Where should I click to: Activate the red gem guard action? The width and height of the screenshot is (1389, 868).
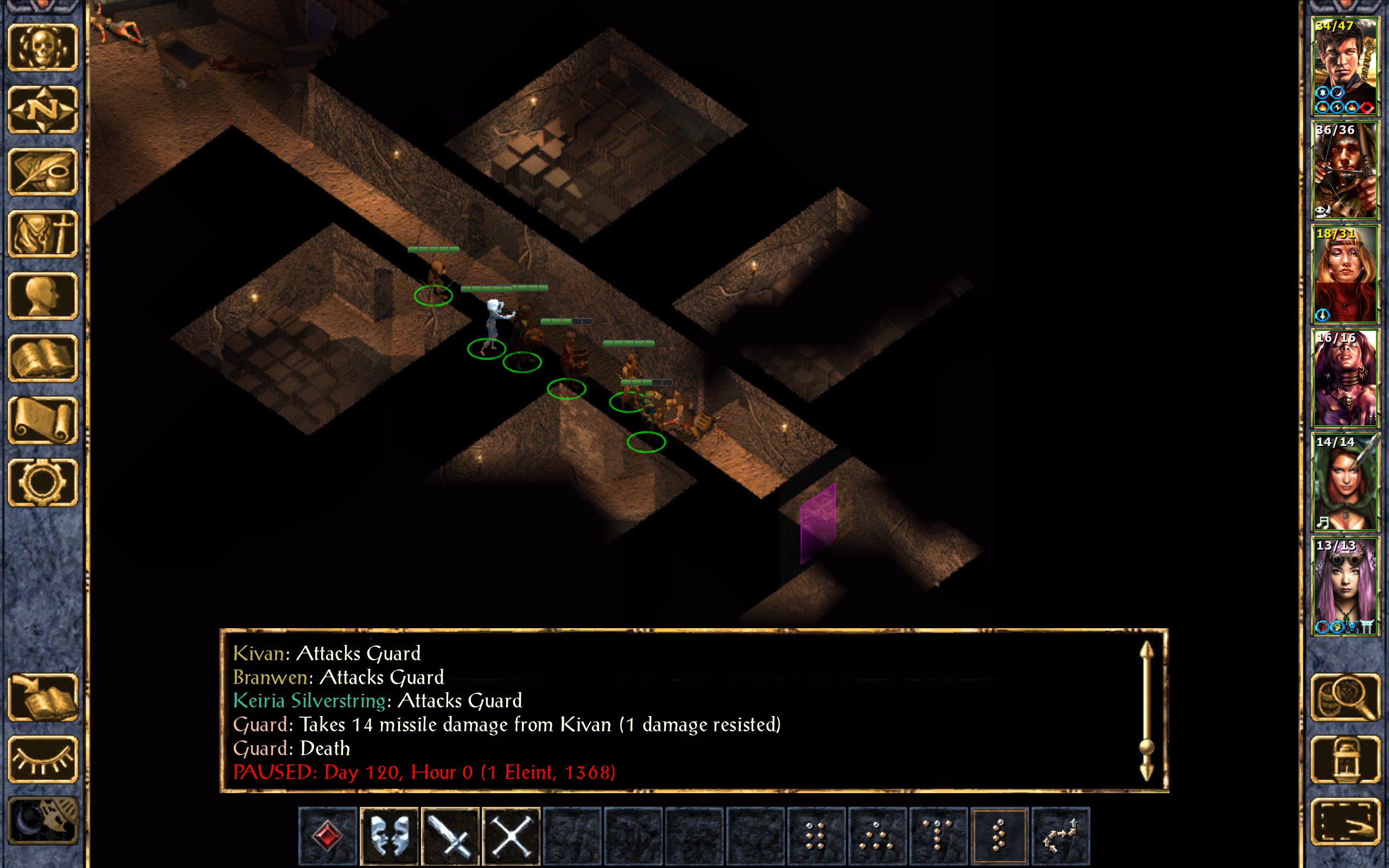(x=328, y=835)
